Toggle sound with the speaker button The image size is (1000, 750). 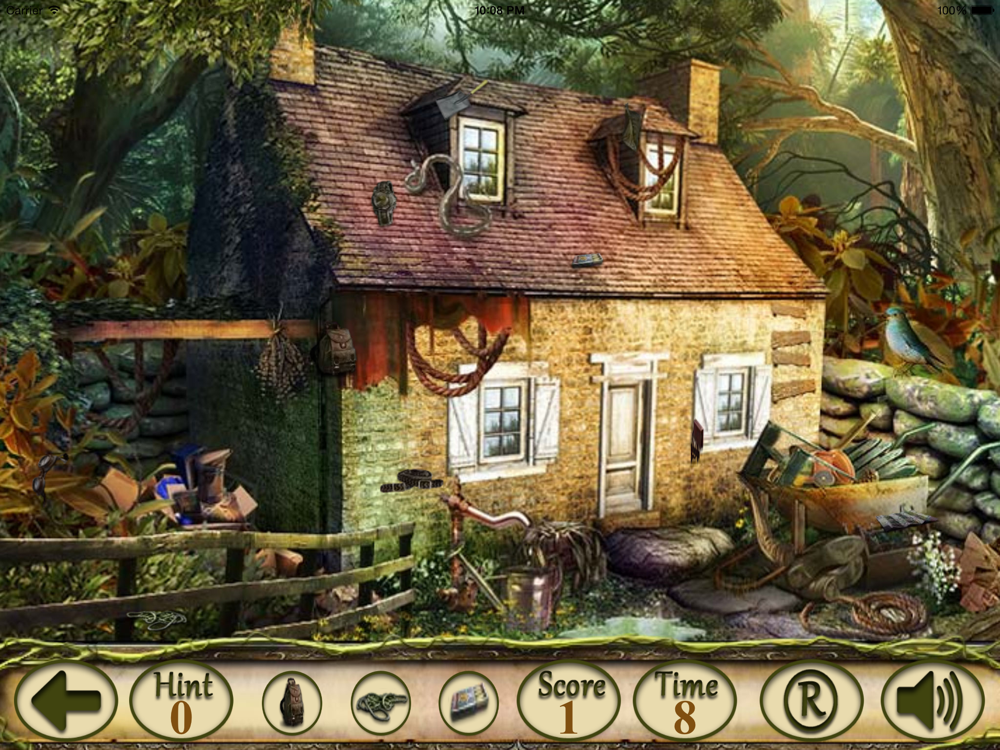(x=932, y=700)
